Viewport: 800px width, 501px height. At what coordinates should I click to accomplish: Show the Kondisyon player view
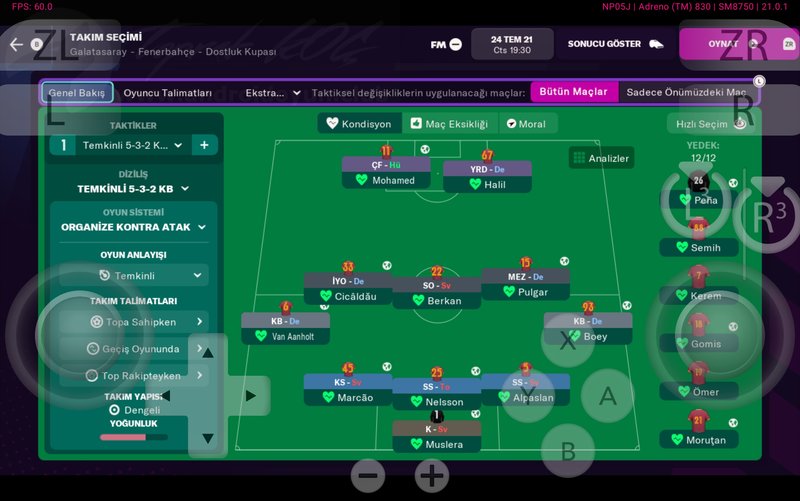coord(358,124)
